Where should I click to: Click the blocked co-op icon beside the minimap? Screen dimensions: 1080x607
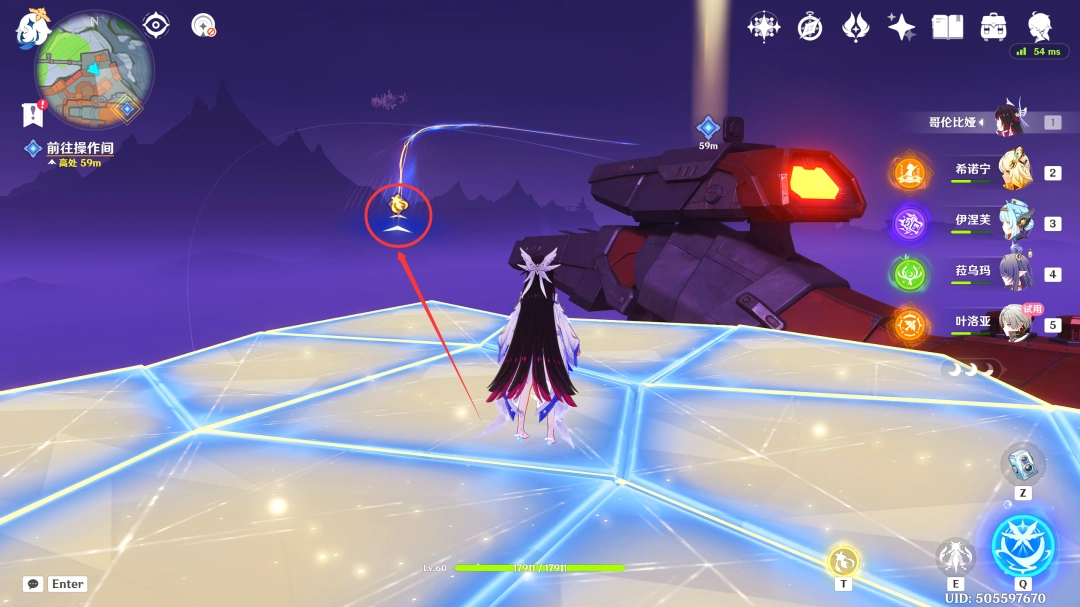pyautogui.click(x=204, y=25)
